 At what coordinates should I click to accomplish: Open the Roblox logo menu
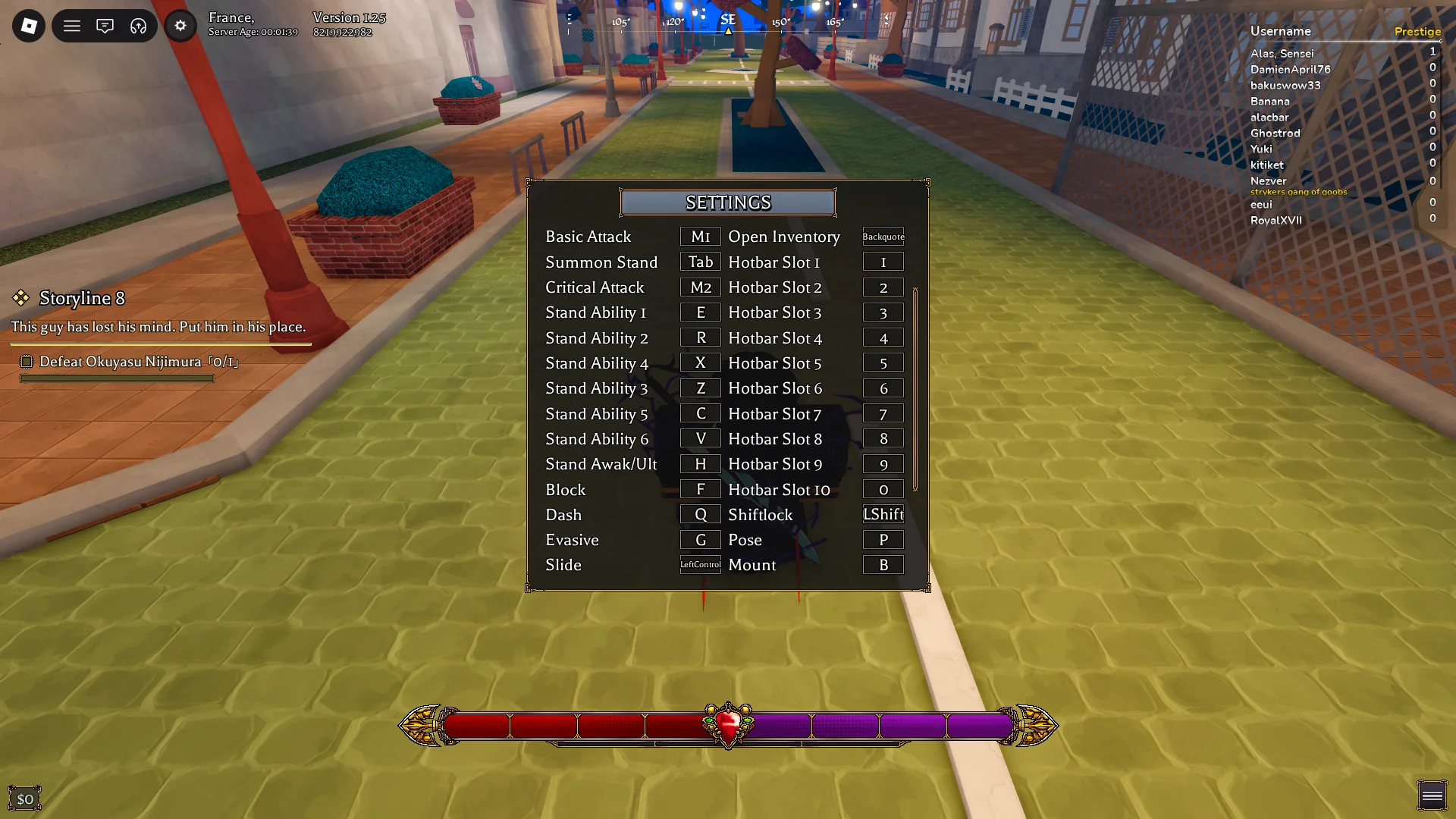click(x=27, y=25)
